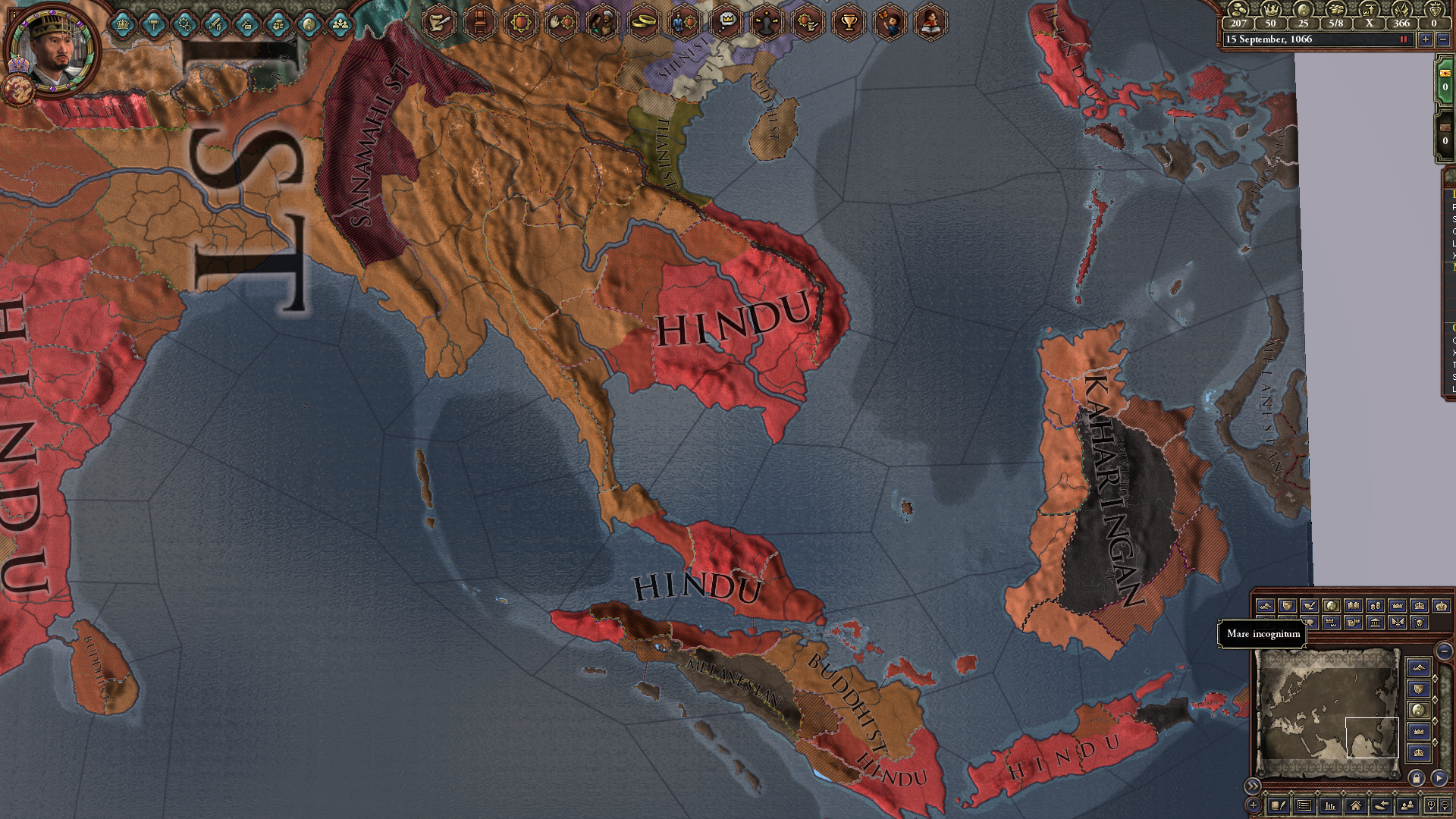Select the terrain map mode on minimap
1456x819 pixels.
click(1266, 605)
